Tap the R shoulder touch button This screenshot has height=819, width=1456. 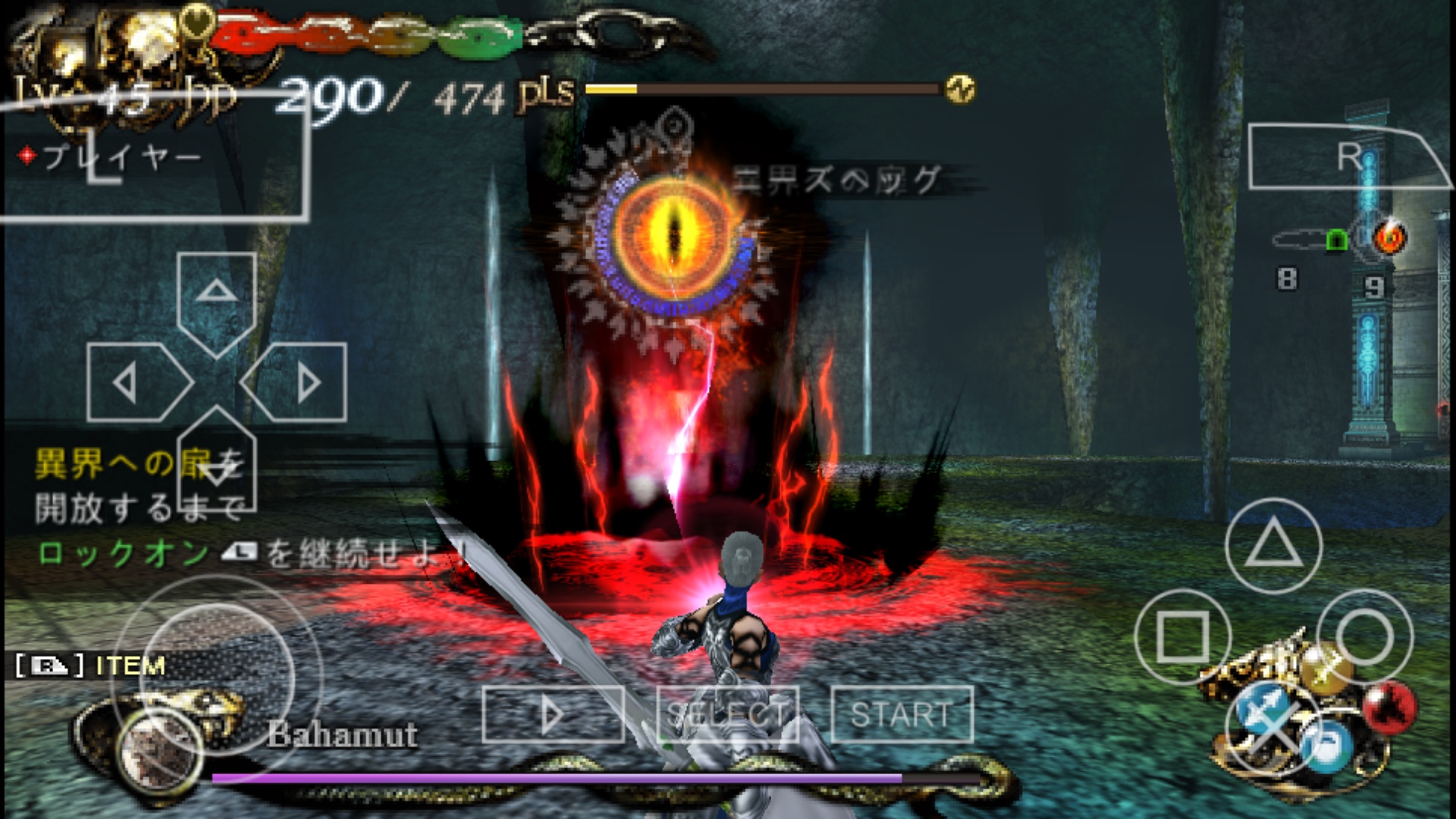[x=1342, y=157]
